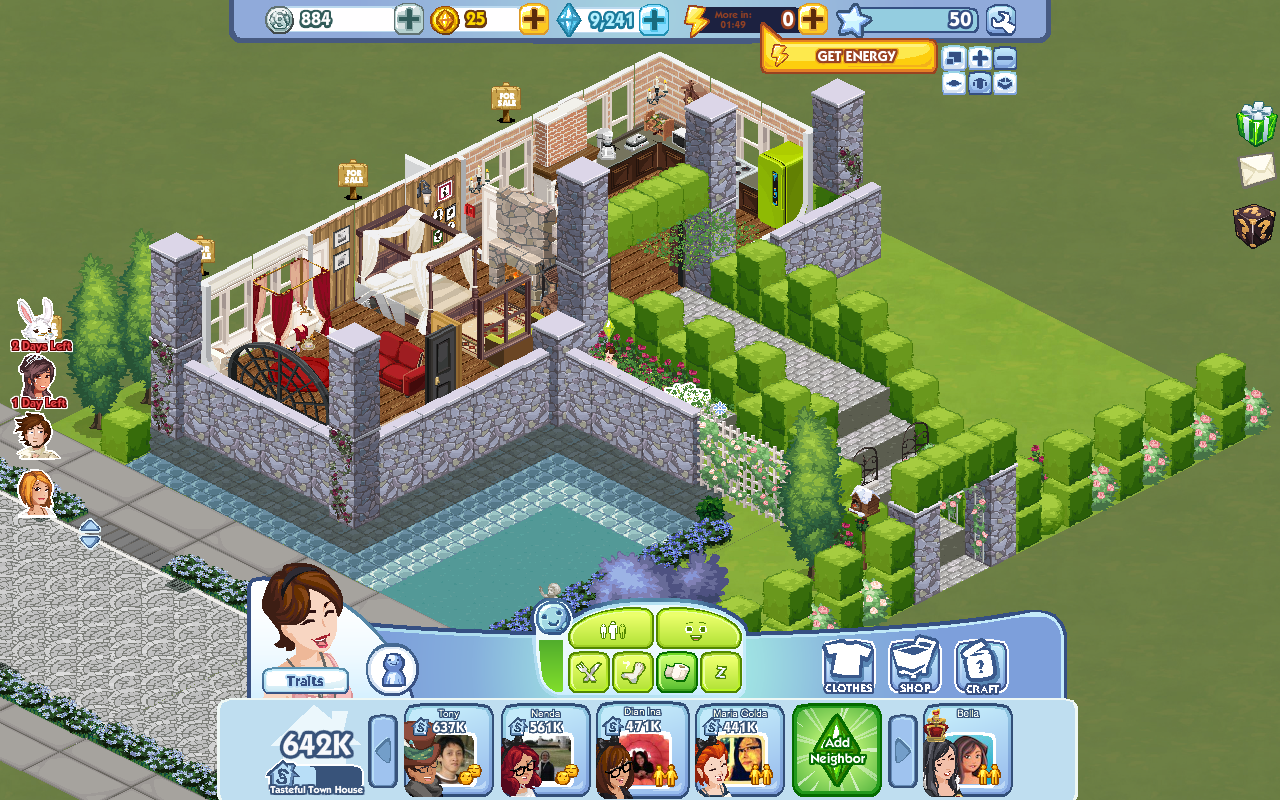Show next neighbors with the right arrow
This screenshot has width=1280, height=800.
coord(903,750)
